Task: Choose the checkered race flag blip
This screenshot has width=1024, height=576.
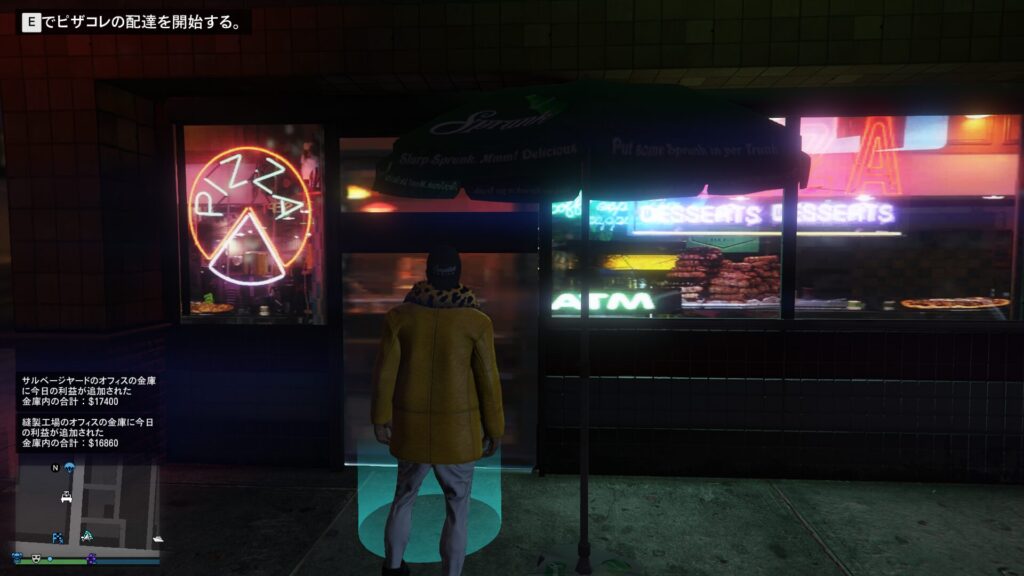Action: 57,538
